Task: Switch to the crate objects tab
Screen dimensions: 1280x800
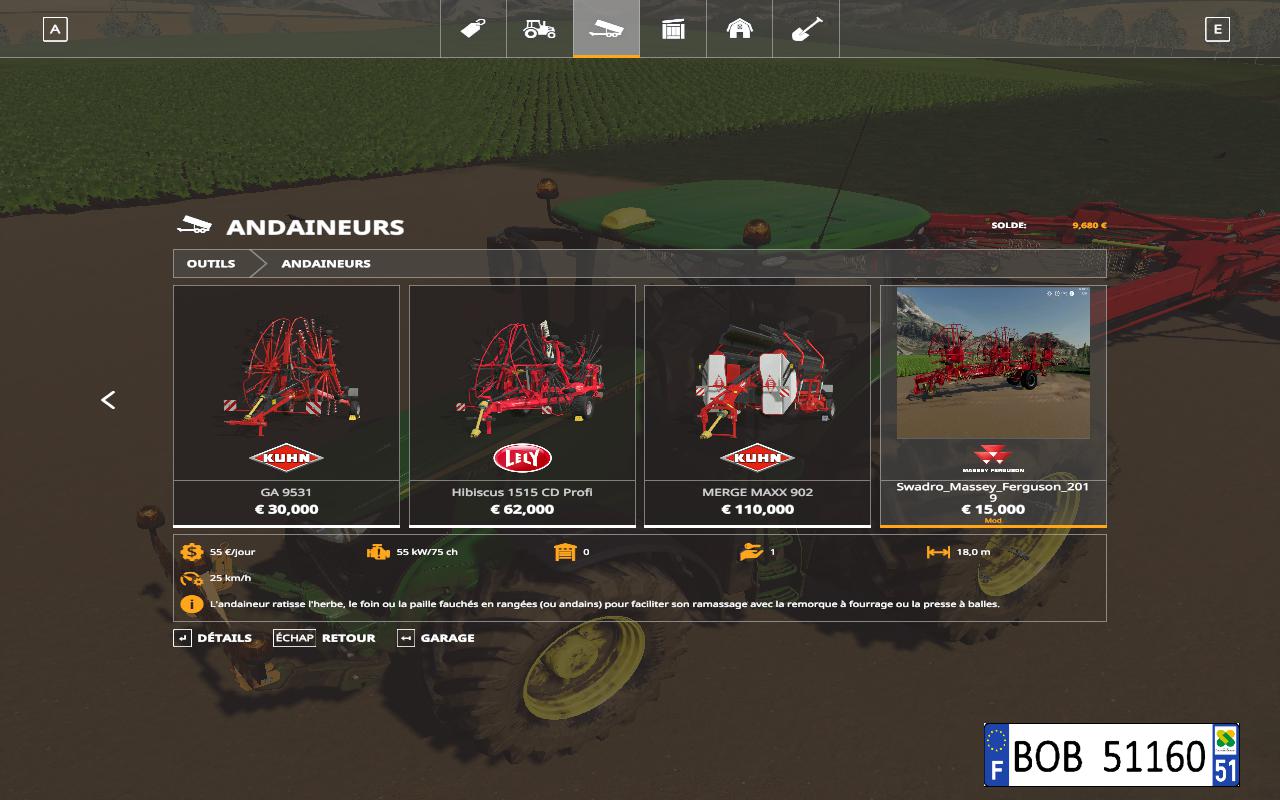Action: pyautogui.click(x=673, y=29)
